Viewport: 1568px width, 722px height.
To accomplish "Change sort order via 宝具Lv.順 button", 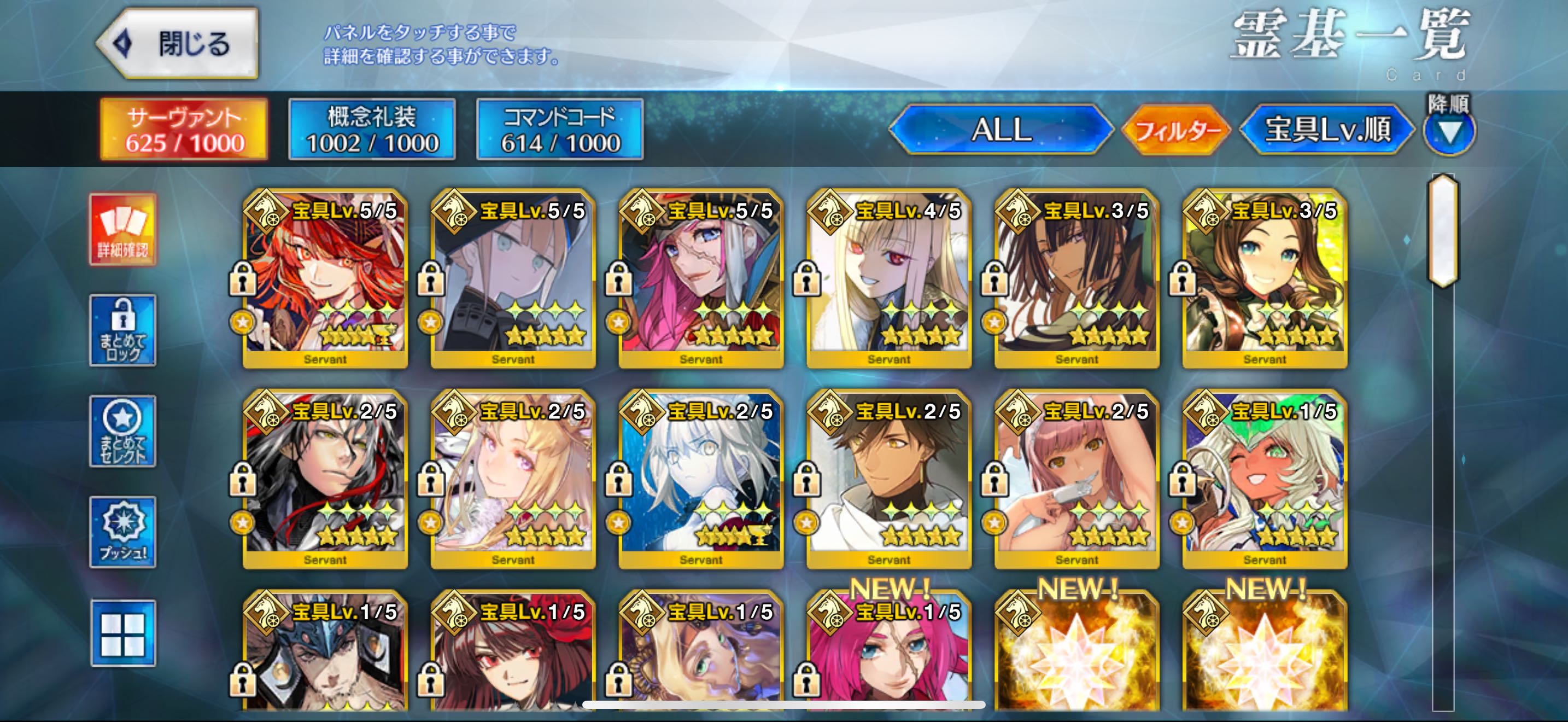I will (x=1327, y=130).
